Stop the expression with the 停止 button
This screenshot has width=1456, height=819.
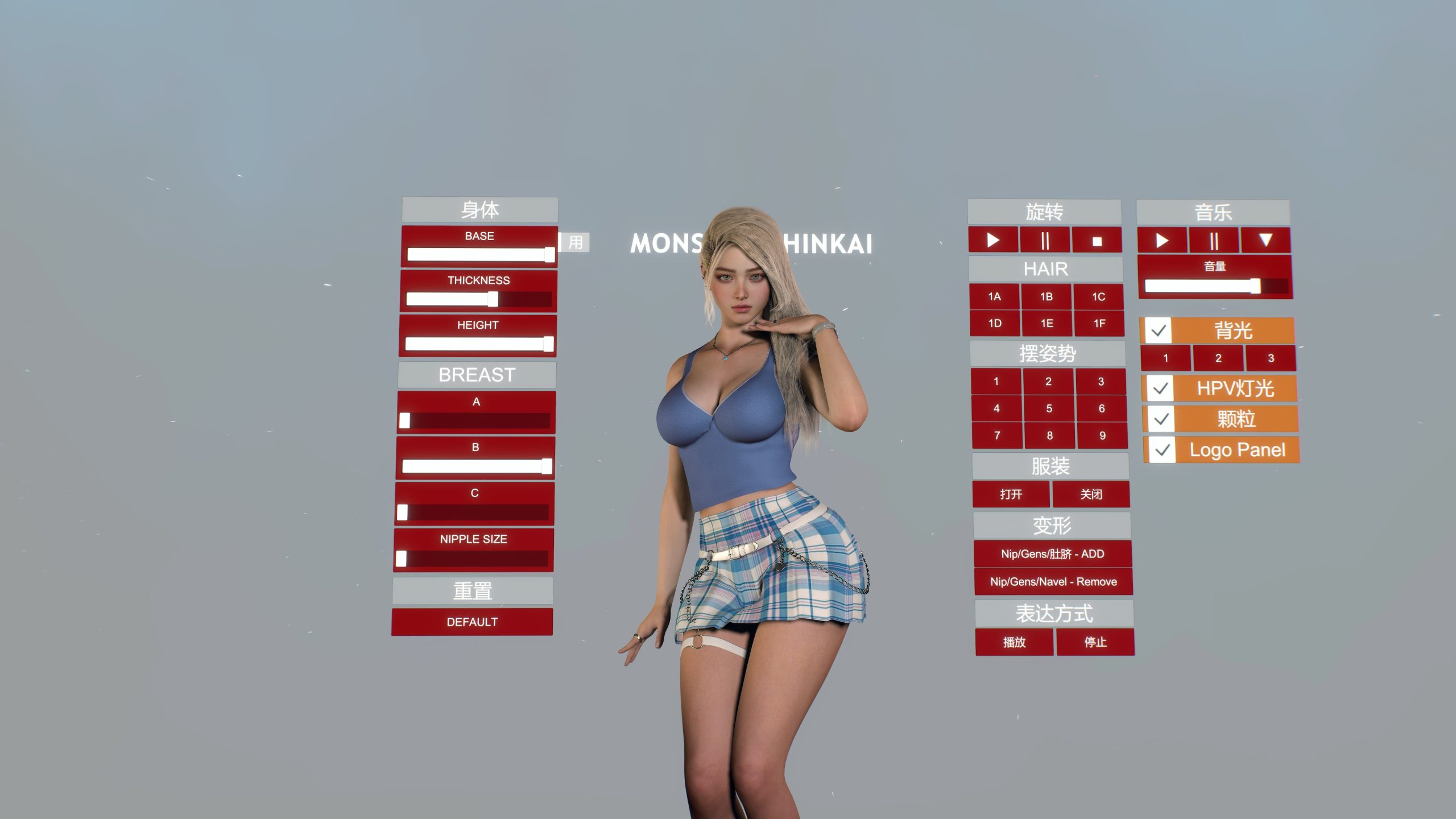pyautogui.click(x=1095, y=642)
